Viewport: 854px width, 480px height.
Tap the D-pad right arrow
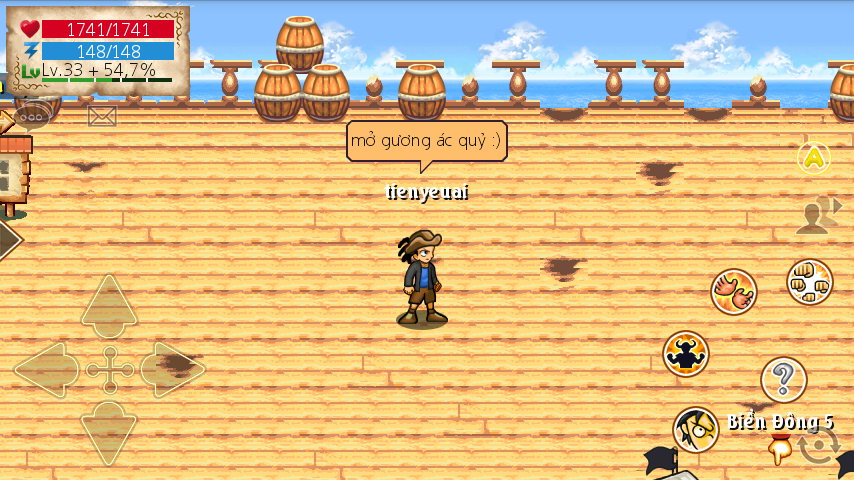tap(172, 370)
